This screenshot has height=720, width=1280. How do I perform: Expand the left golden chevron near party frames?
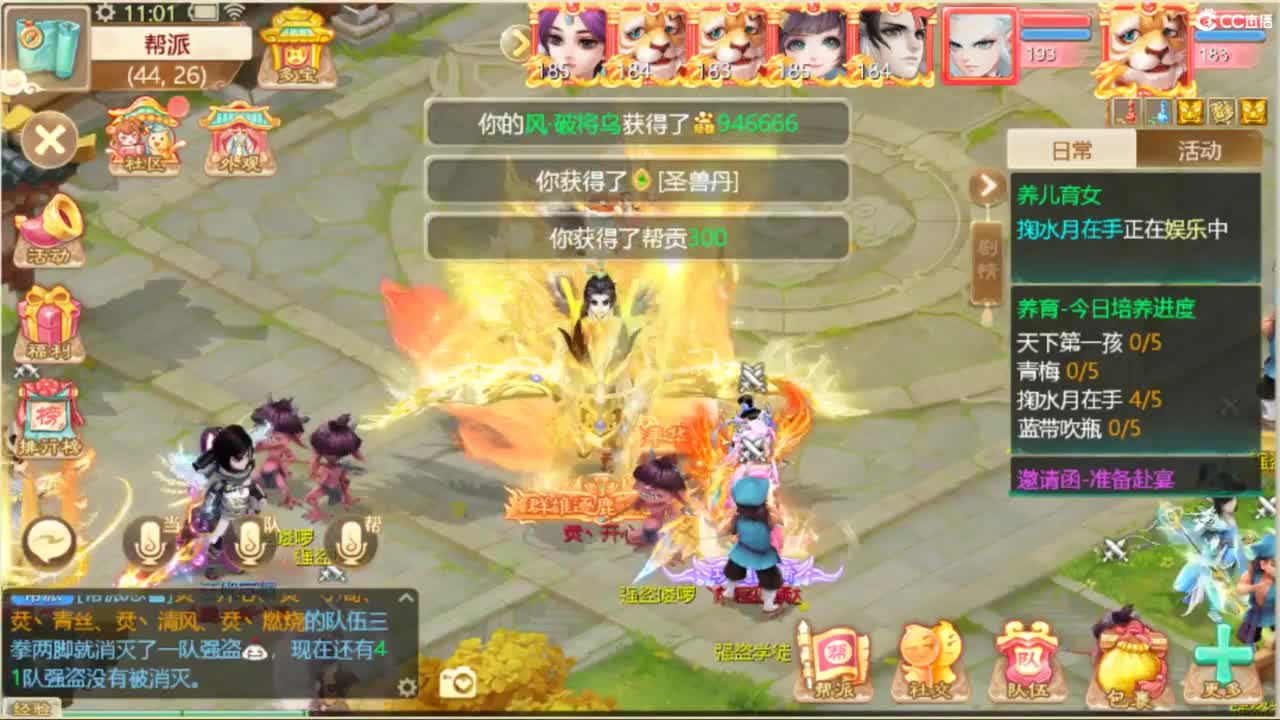[x=516, y=44]
